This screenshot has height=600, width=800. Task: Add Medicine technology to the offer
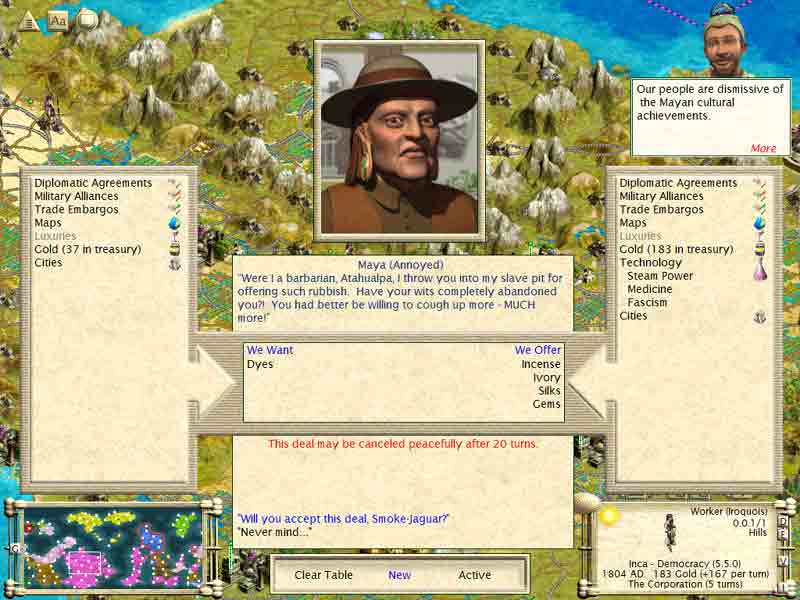[649, 289]
